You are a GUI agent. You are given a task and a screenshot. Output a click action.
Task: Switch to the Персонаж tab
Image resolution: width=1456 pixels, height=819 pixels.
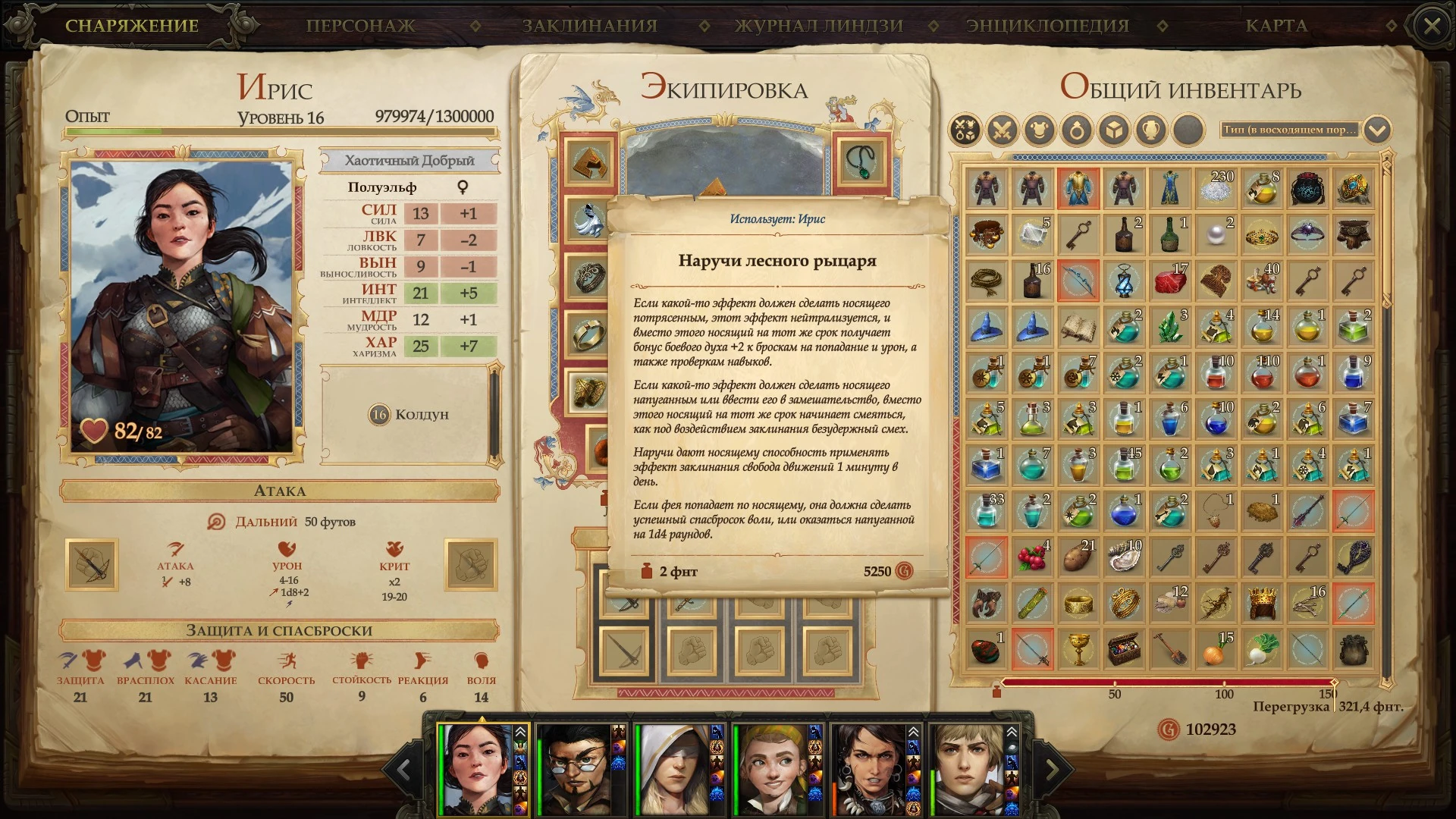click(x=360, y=26)
